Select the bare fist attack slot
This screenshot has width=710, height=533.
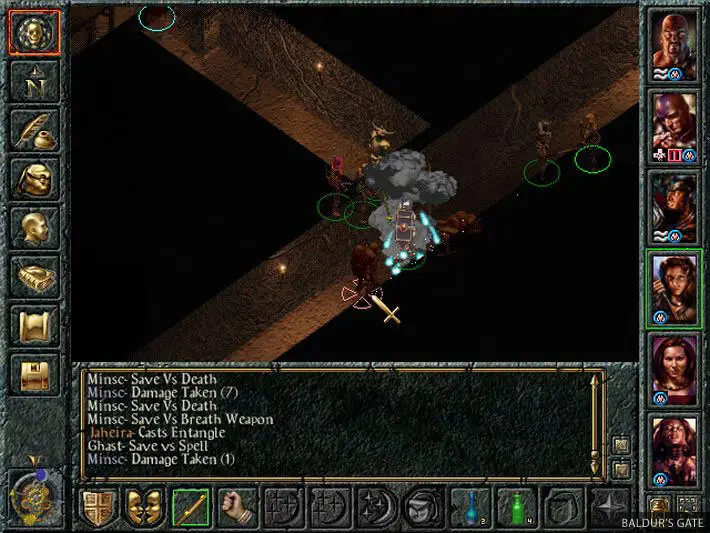coord(238,507)
